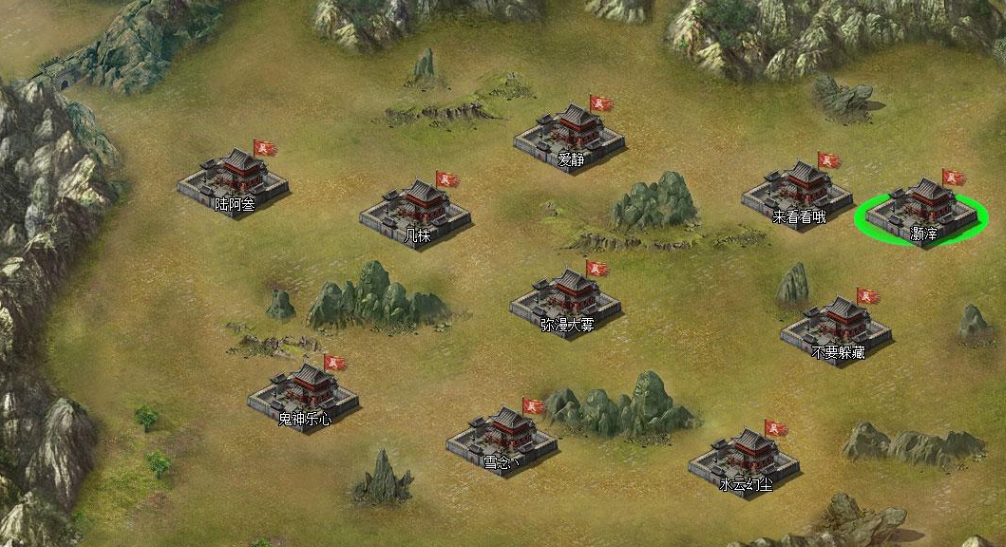The image size is (1006, 547).
Task: Select the 水云幻尘 city
Action: click(x=744, y=460)
